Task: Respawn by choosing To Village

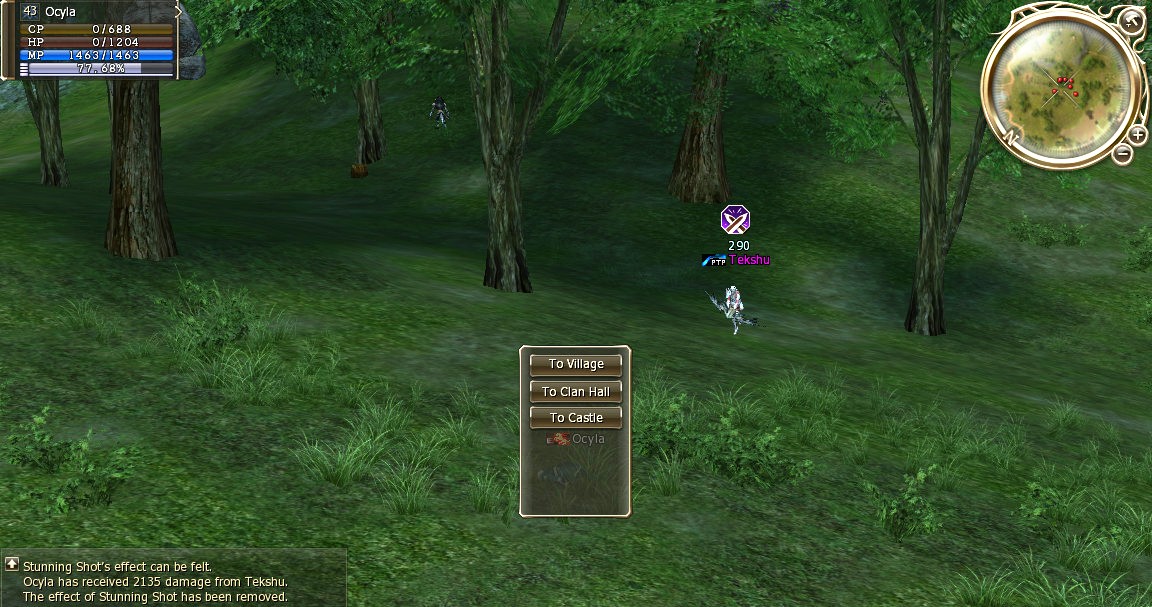Action: (x=575, y=364)
